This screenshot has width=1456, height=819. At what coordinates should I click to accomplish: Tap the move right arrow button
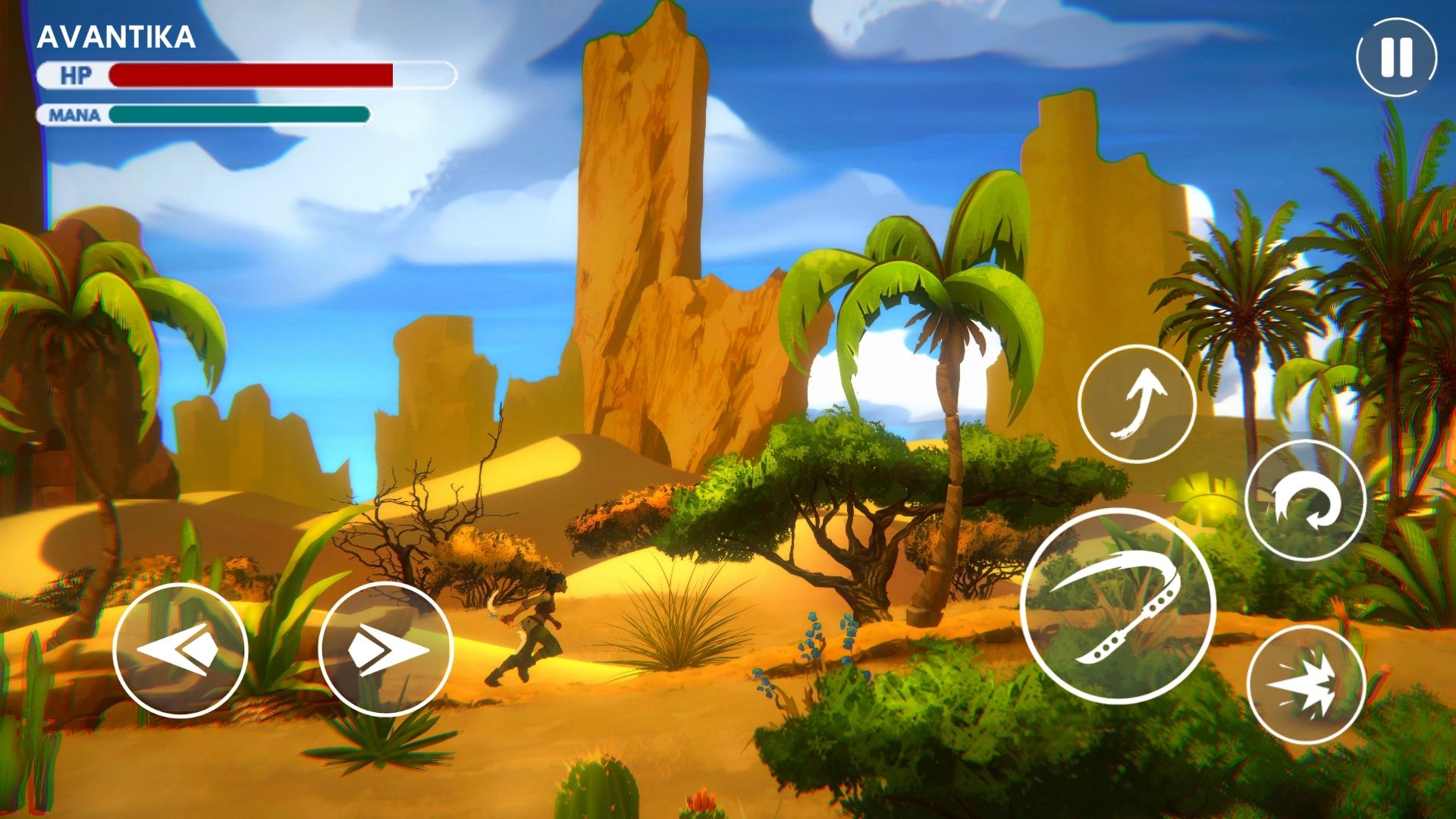point(385,650)
